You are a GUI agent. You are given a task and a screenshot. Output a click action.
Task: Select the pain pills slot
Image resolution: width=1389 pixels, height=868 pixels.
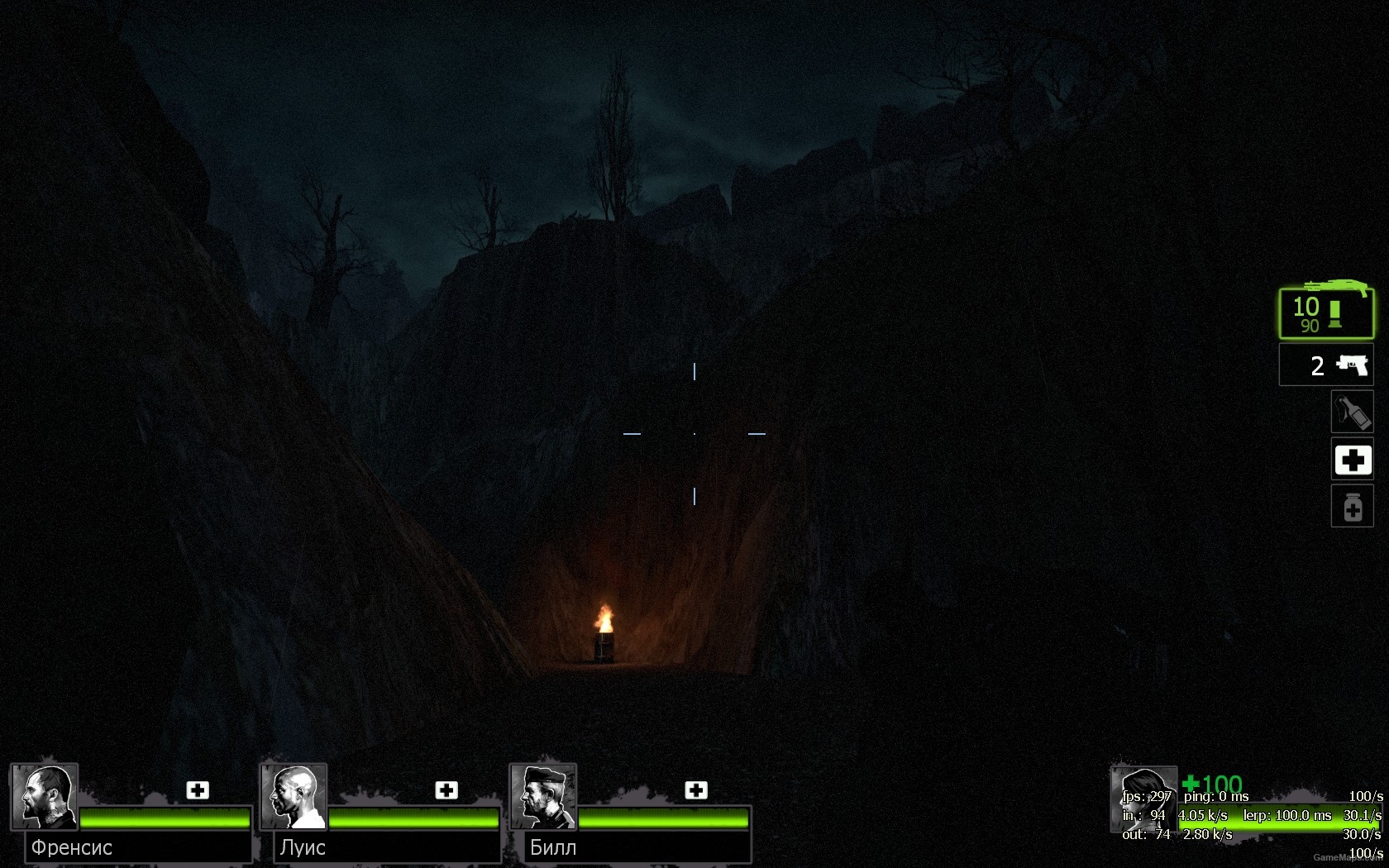click(1352, 507)
